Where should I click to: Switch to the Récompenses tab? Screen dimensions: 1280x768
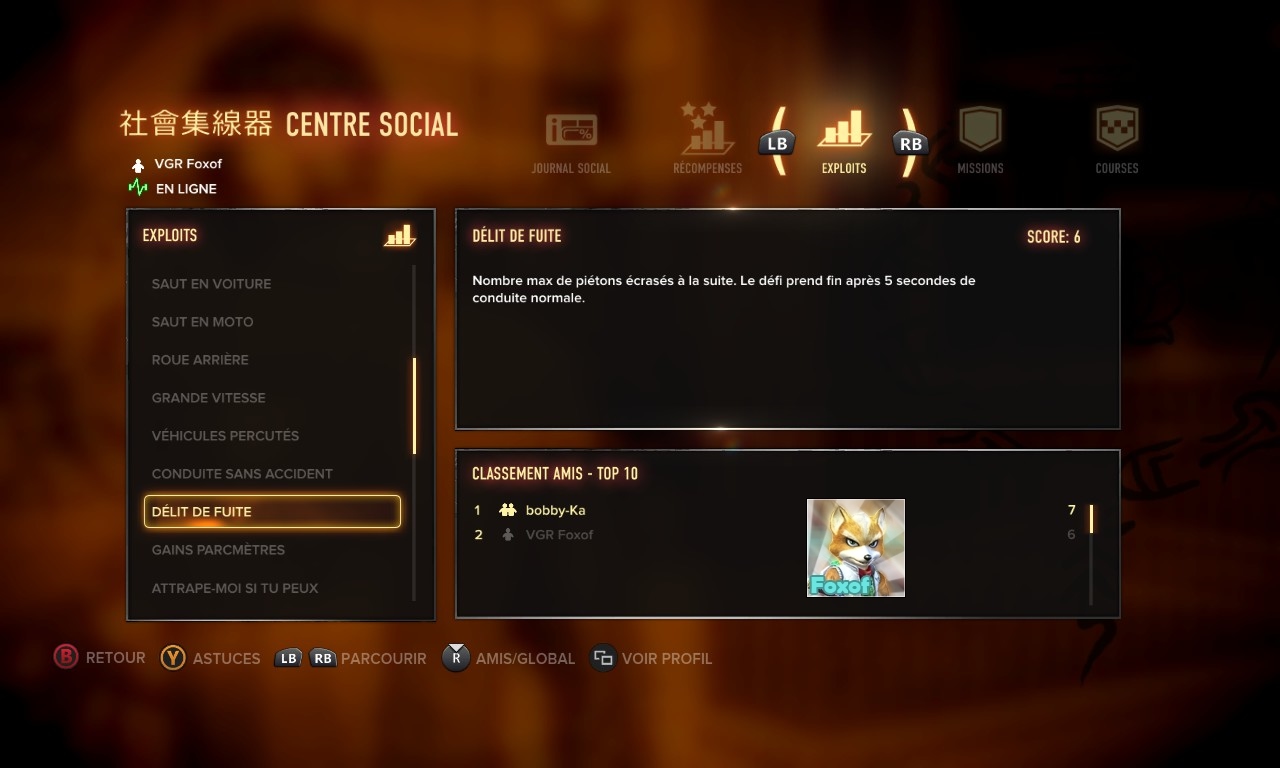click(707, 140)
